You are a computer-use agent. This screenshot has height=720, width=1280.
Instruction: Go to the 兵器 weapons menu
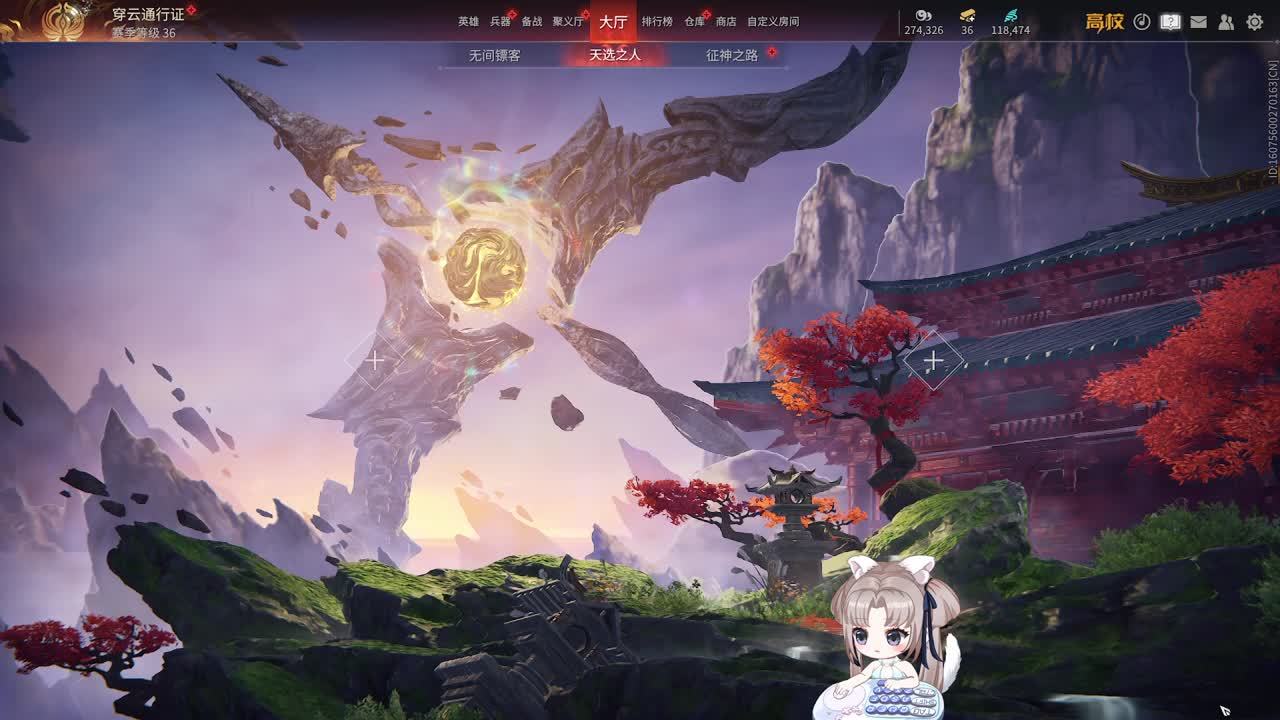click(500, 21)
